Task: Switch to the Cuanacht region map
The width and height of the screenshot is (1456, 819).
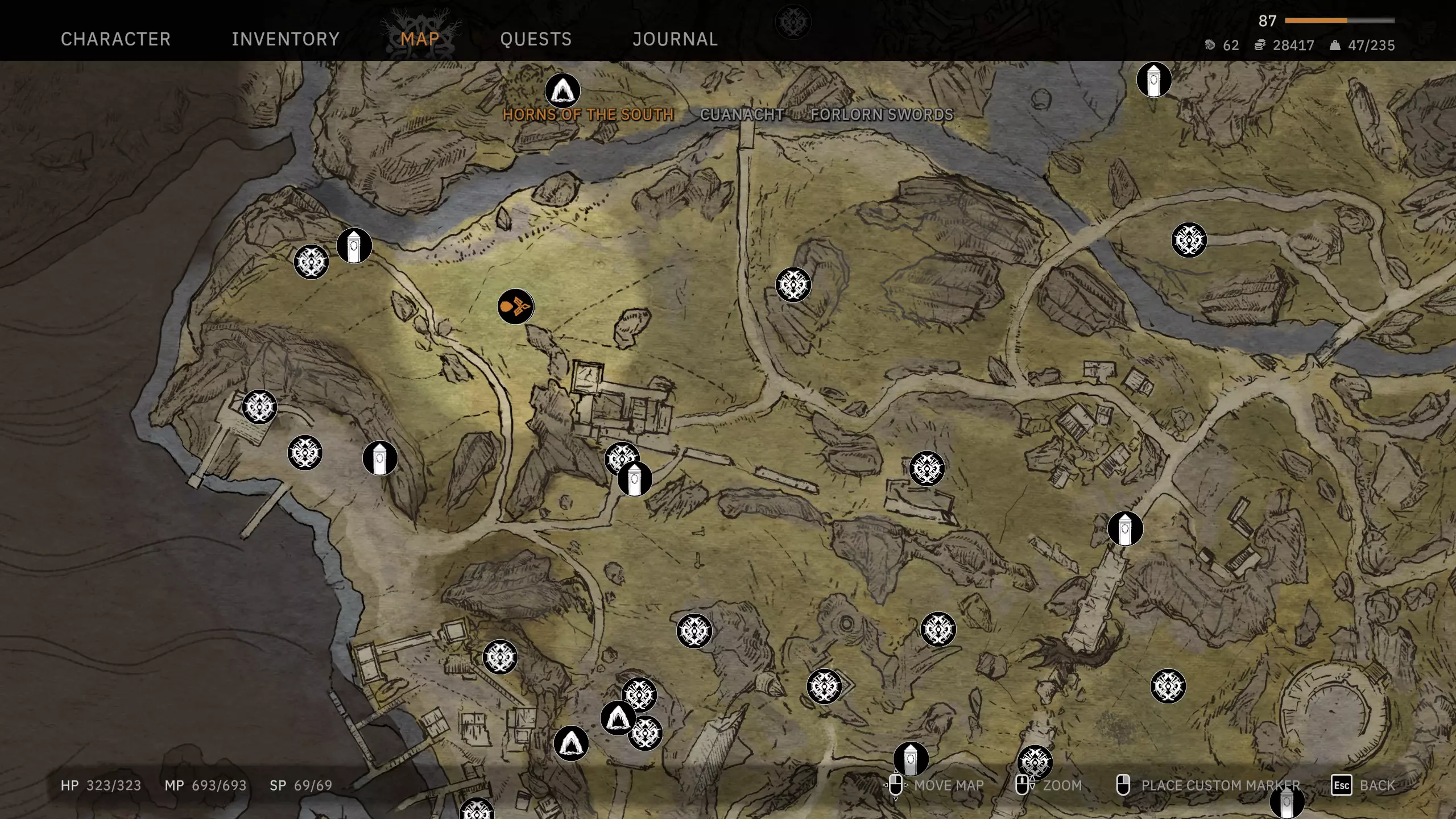Action: click(742, 114)
